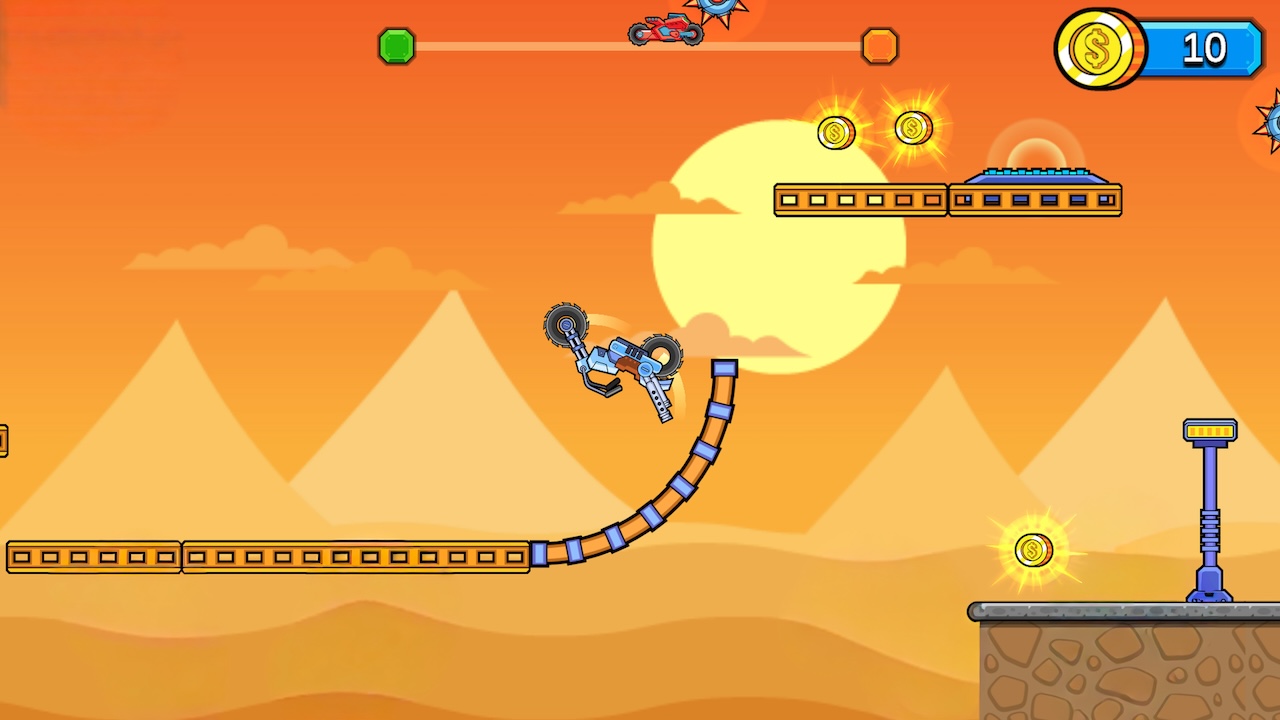Click the orange platform below the two coins
The image size is (1280, 720).
pyautogui.click(x=860, y=199)
